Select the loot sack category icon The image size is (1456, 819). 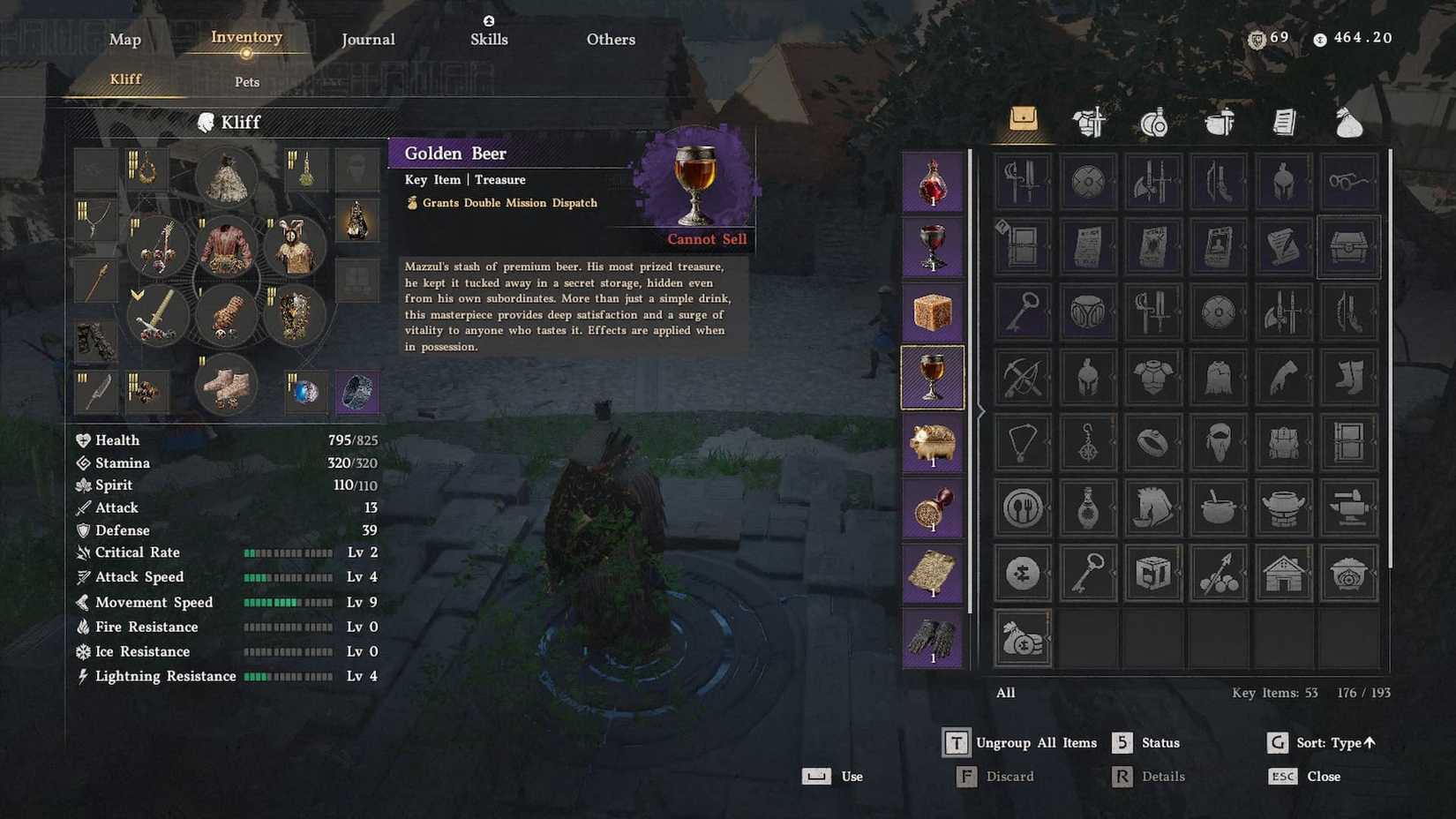[x=1347, y=121]
